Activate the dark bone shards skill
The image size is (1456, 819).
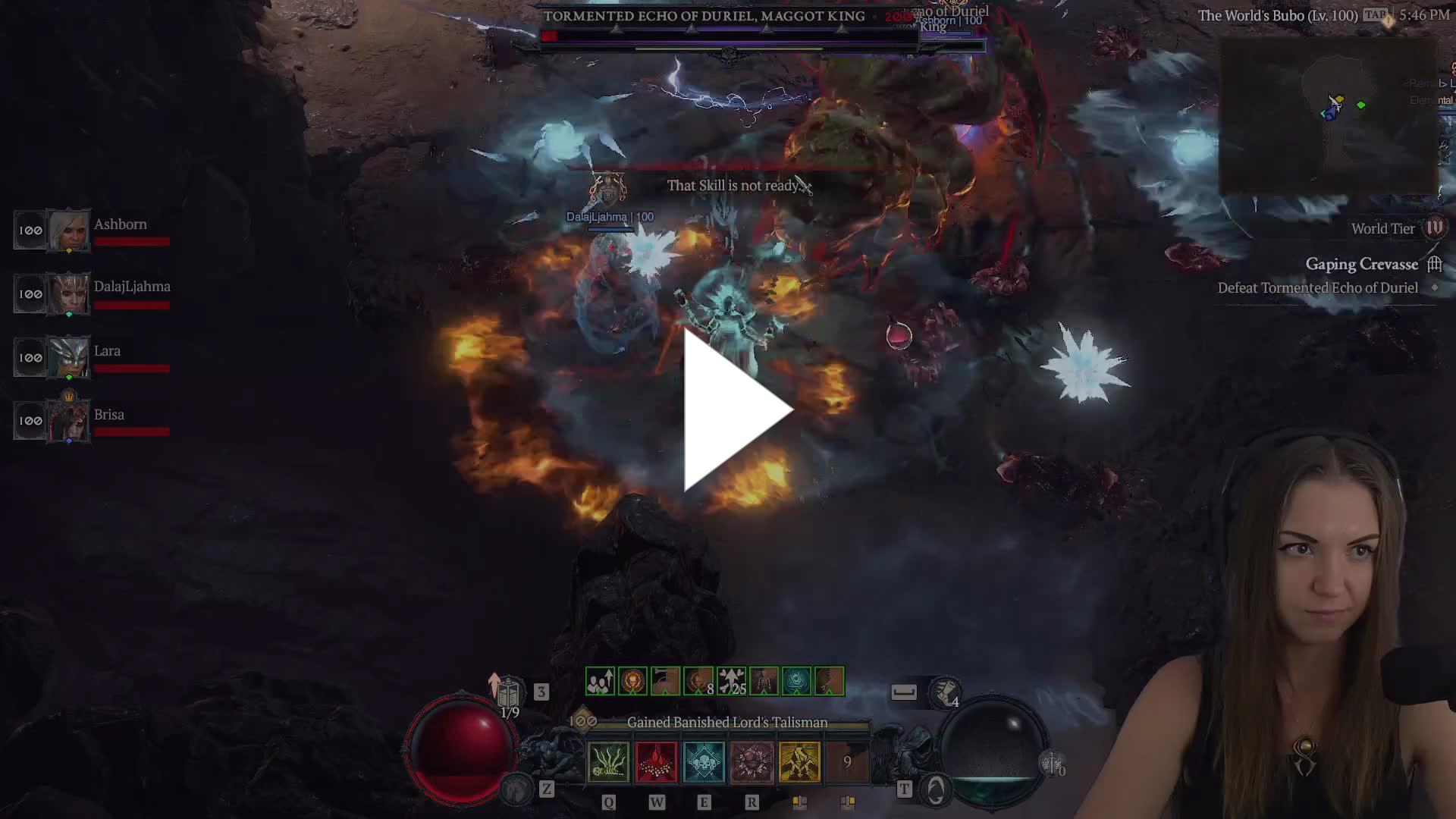752,762
